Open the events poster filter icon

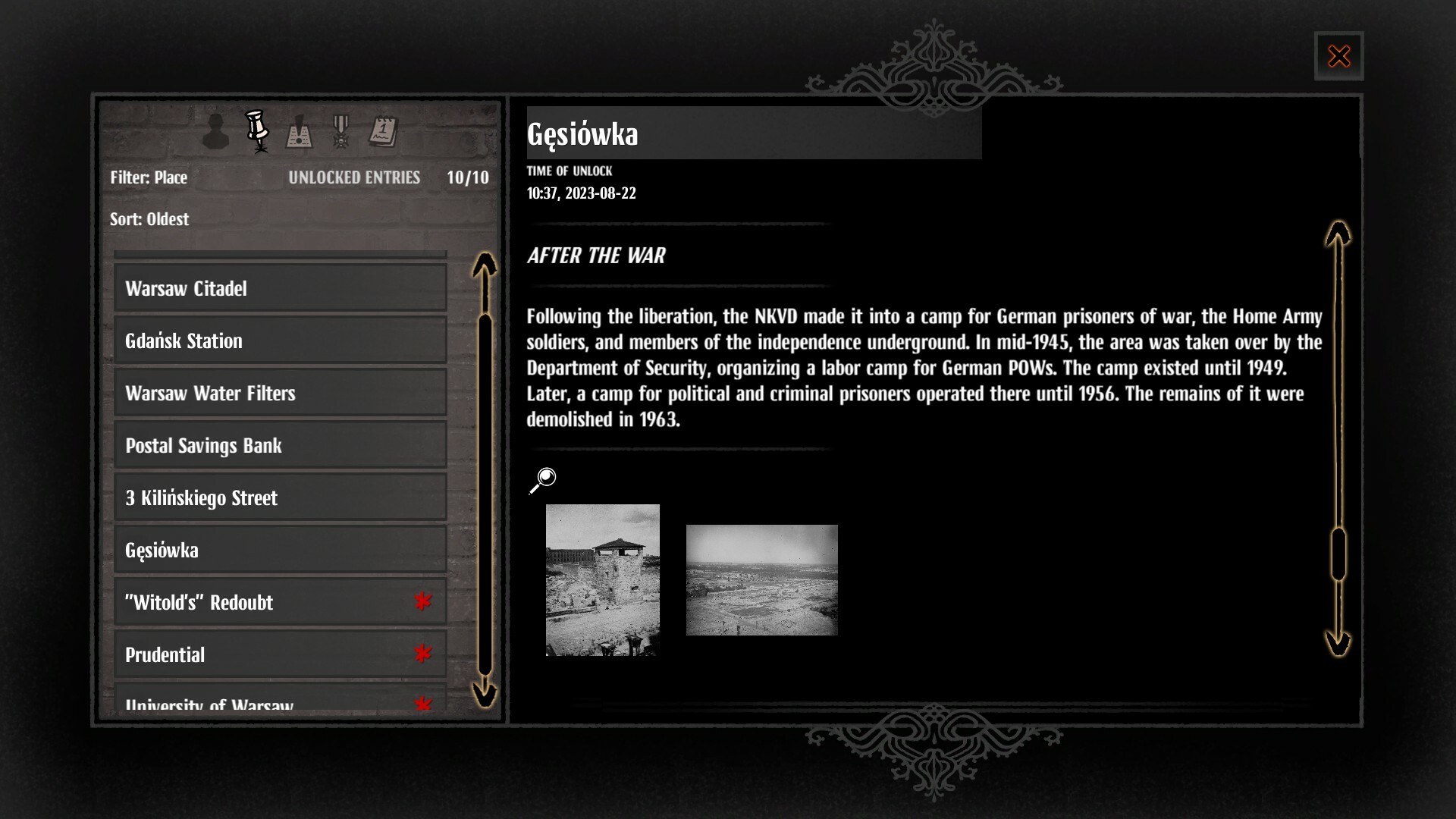click(x=299, y=132)
